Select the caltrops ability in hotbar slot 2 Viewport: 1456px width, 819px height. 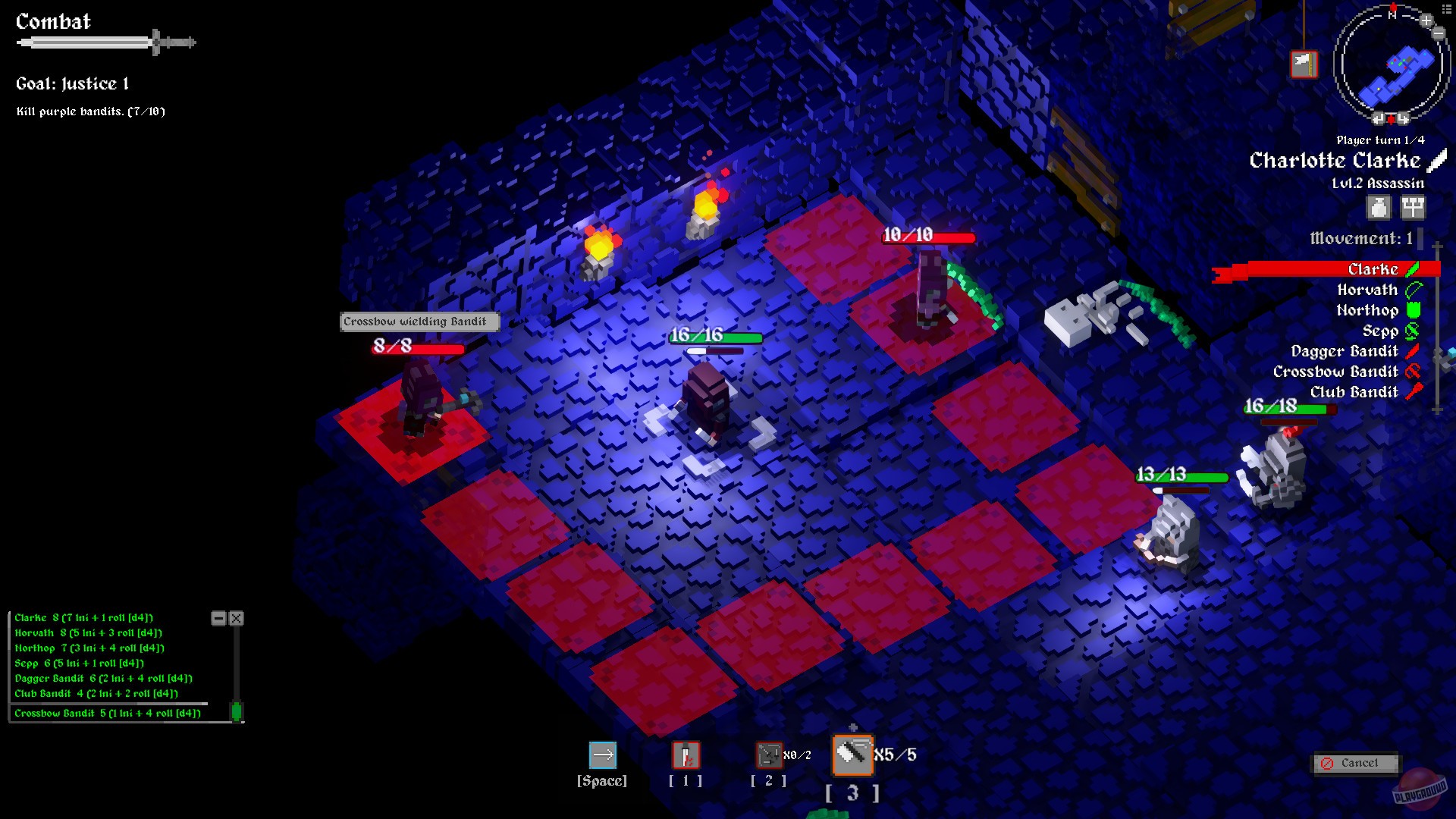pos(768,755)
